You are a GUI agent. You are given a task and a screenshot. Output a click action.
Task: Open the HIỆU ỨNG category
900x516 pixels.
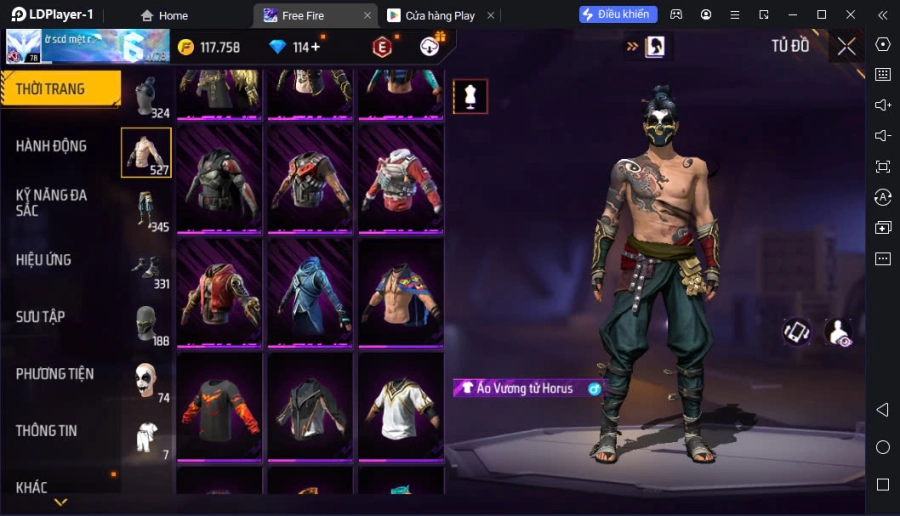[x=44, y=260]
